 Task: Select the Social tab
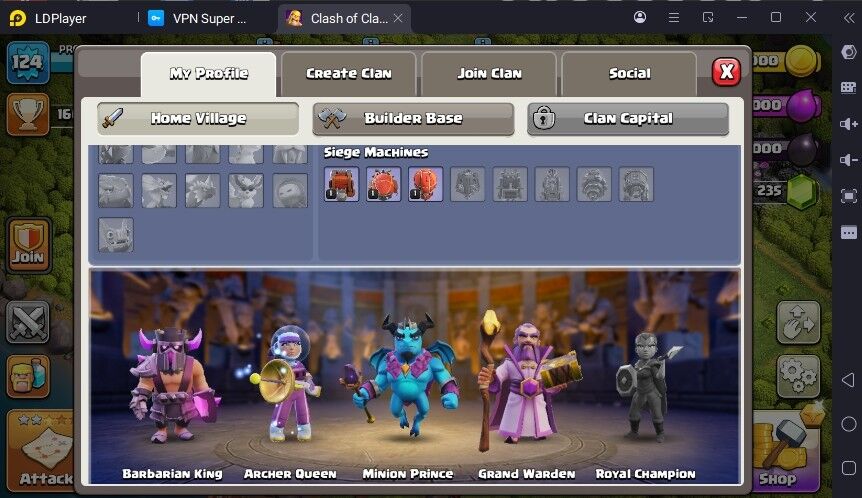[629, 73]
